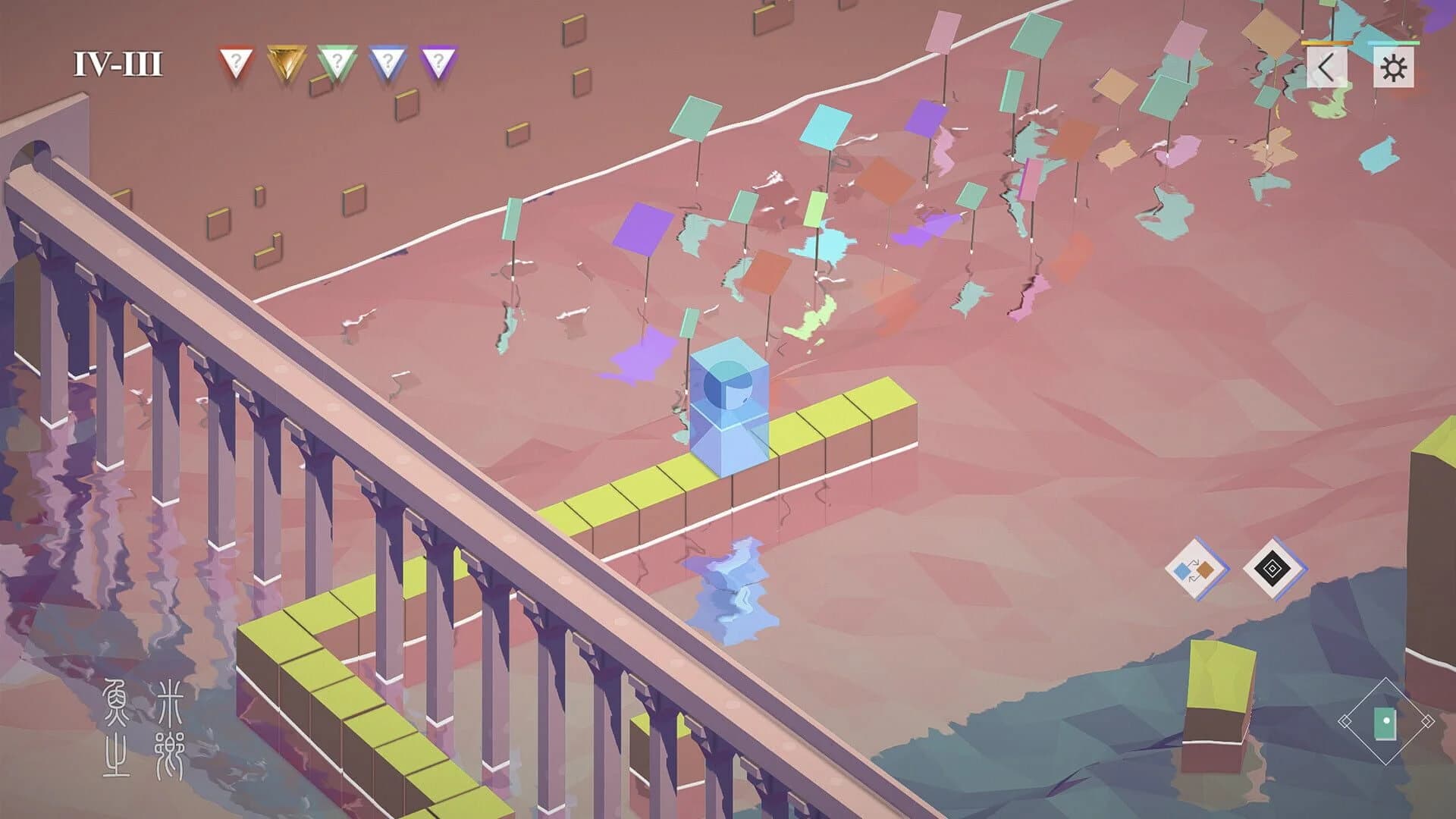This screenshot has width=1456, height=819.
Task: Click the purple question-mark triangle badge
Action: pyautogui.click(x=437, y=58)
